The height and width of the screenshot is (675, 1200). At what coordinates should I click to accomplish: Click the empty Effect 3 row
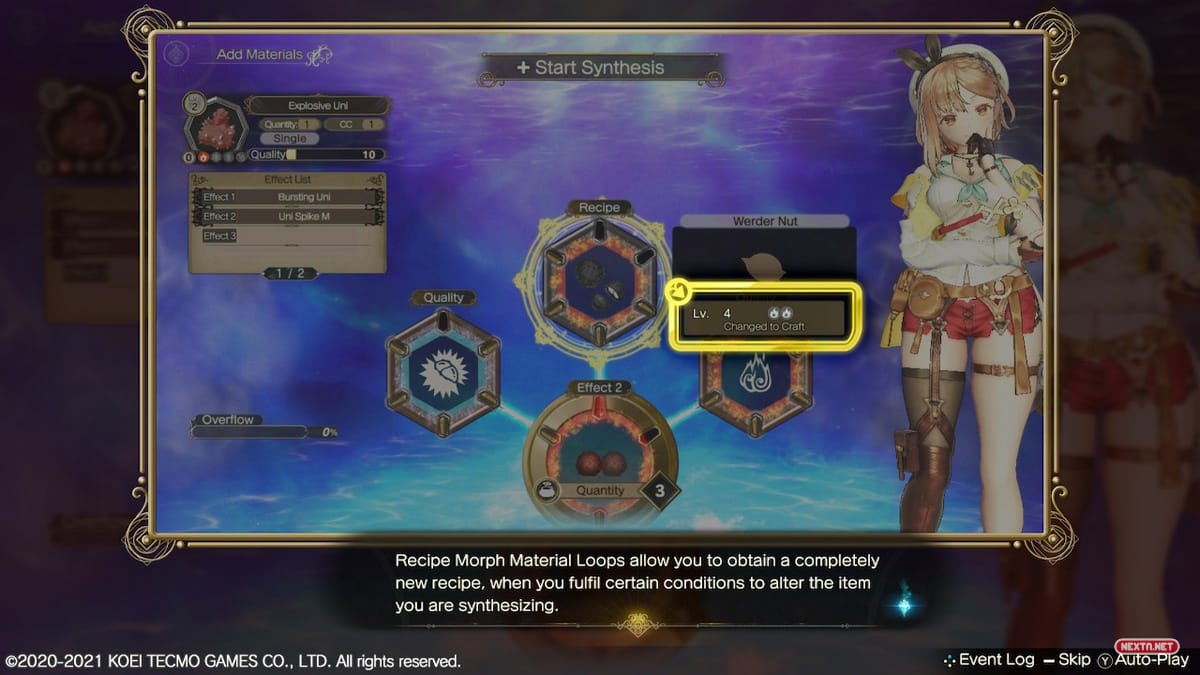[288, 236]
